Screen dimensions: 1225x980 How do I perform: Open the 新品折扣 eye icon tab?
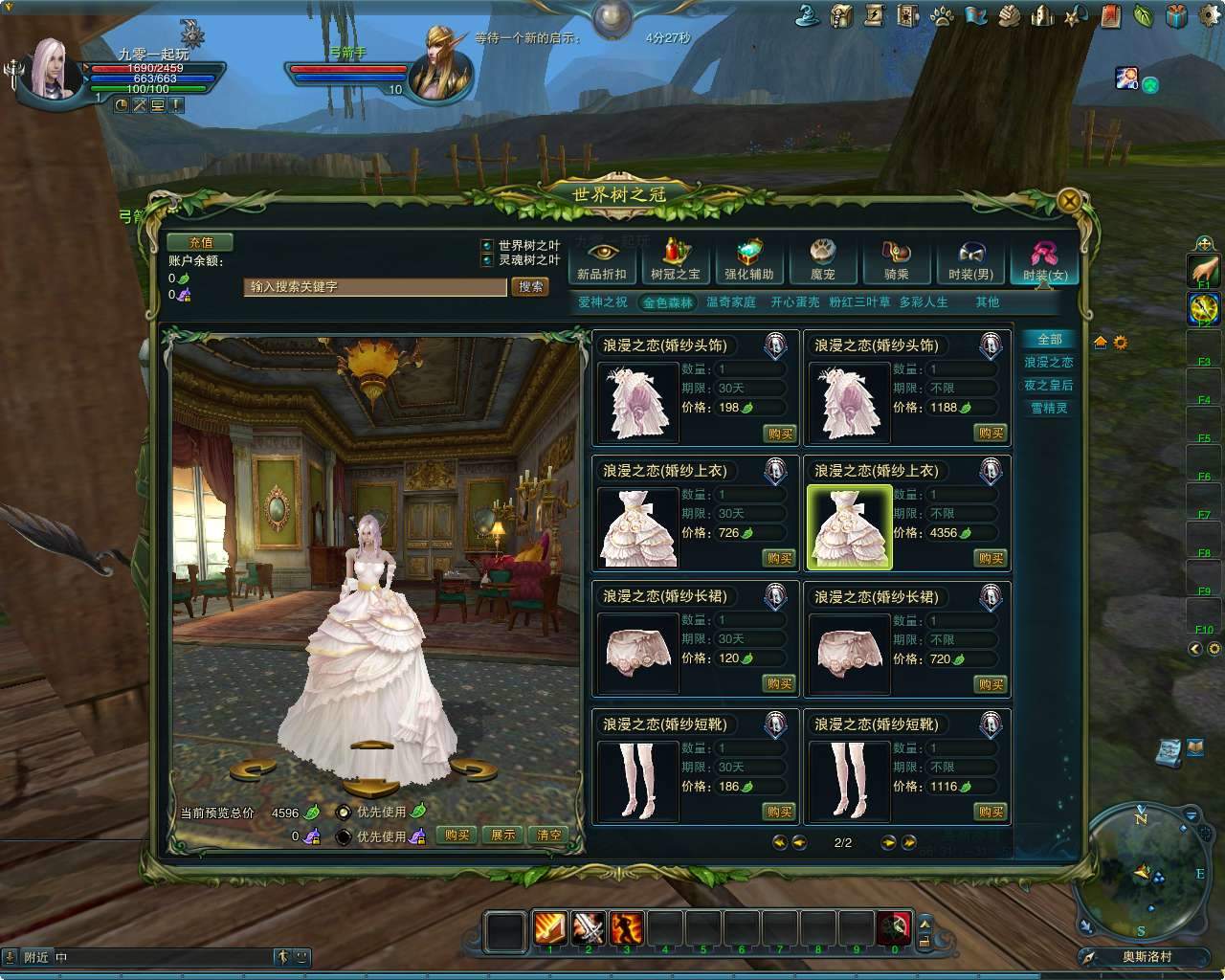click(x=601, y=260)
